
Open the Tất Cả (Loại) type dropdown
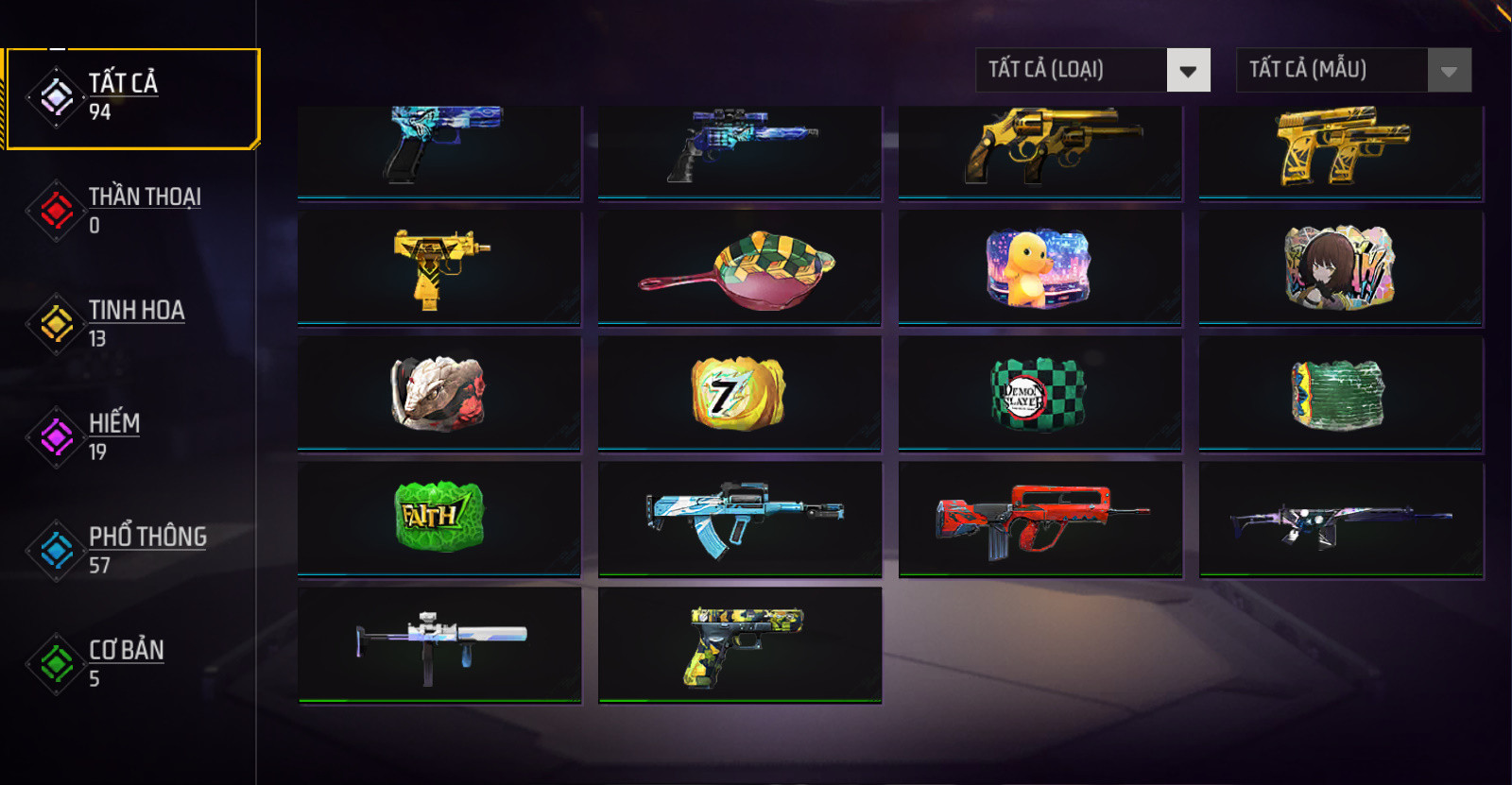tap(1092, 70)
